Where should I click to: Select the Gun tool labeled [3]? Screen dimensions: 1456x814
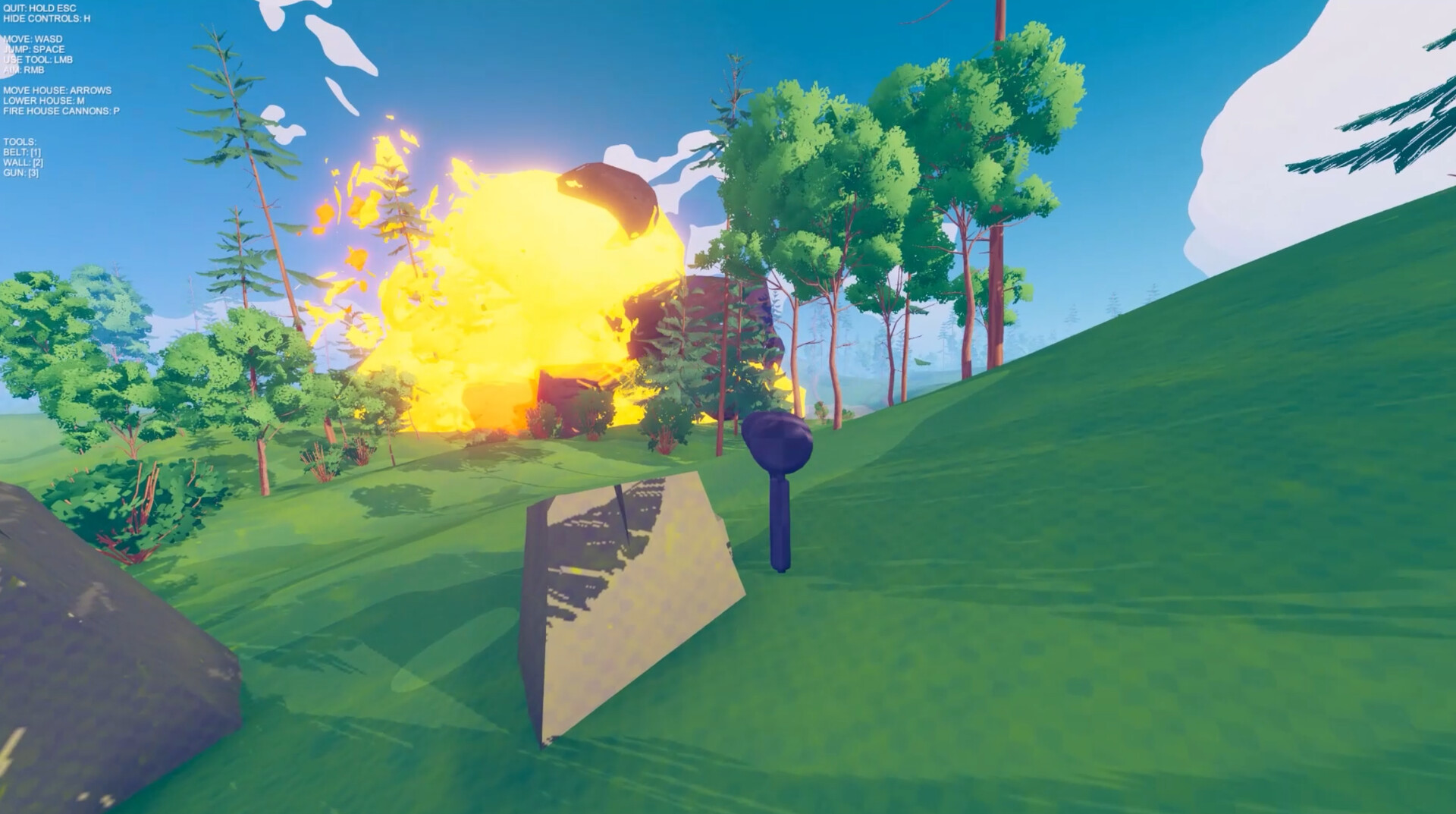pos(23,171)
